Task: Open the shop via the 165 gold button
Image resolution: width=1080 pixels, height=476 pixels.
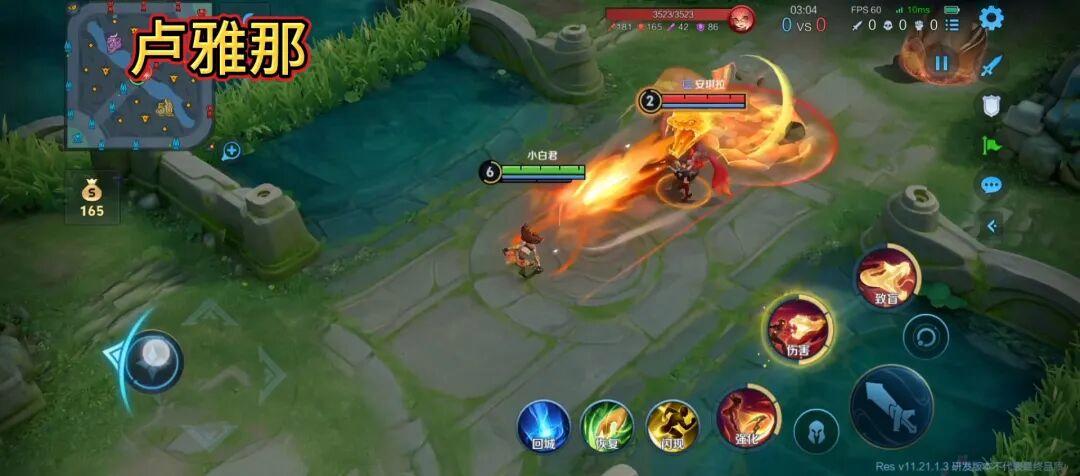Action: click(92, 198)
